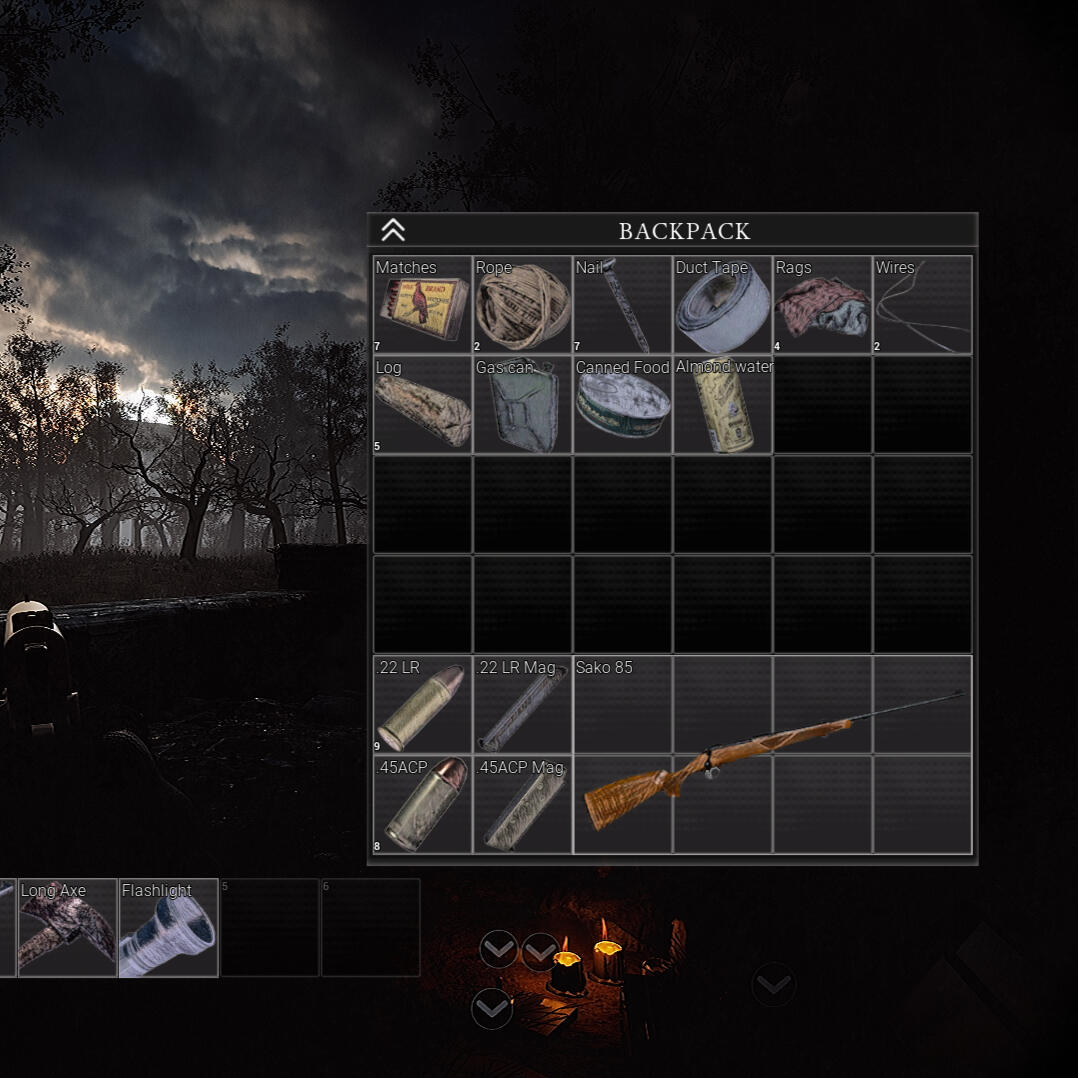The width and height of the screenshot is (1078, 1078).
Task: Select the Wires item
Action: (922, 305)
